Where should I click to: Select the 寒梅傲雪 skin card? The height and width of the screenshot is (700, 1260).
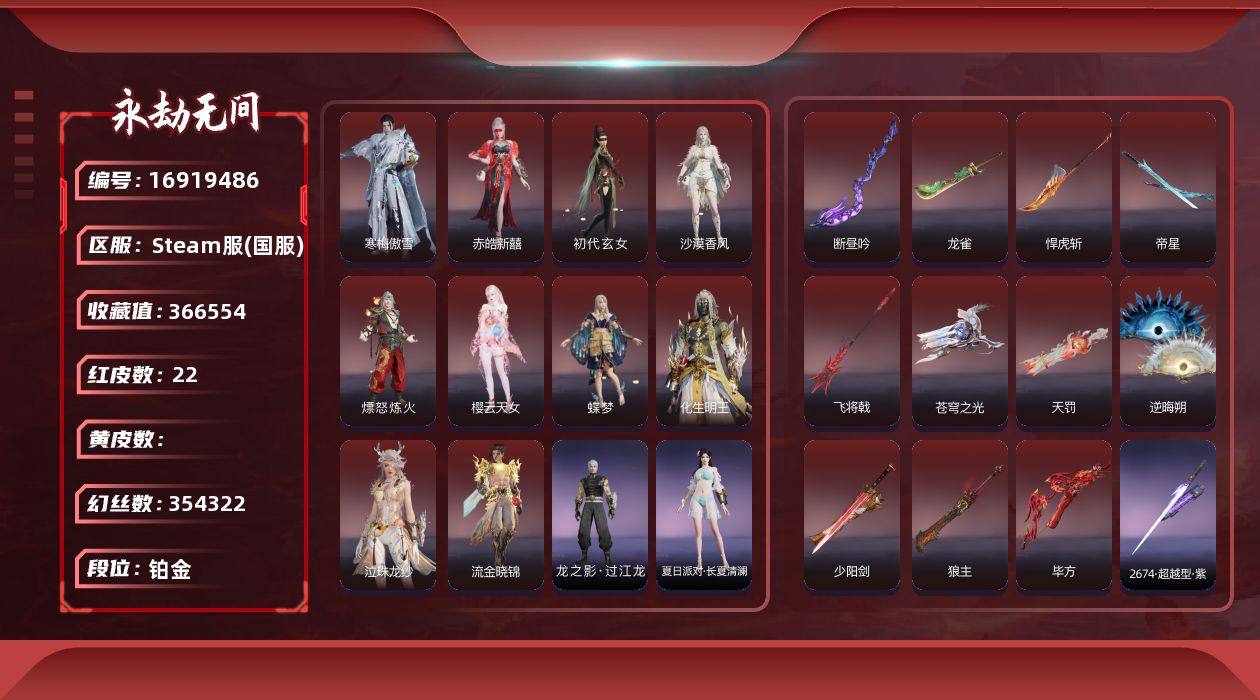[388, 187]
